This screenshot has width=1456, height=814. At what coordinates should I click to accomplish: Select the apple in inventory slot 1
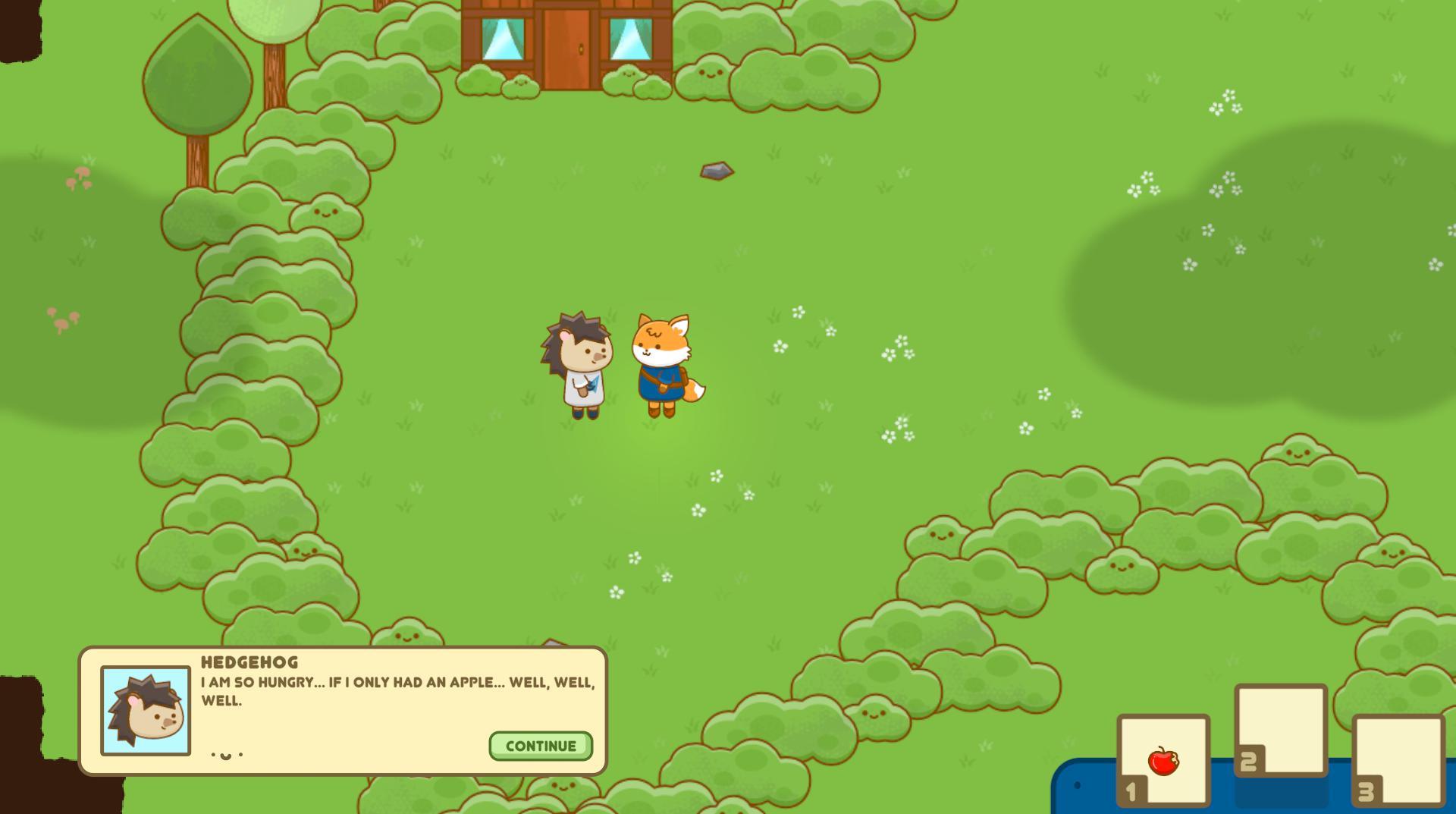click(1163, 761)
